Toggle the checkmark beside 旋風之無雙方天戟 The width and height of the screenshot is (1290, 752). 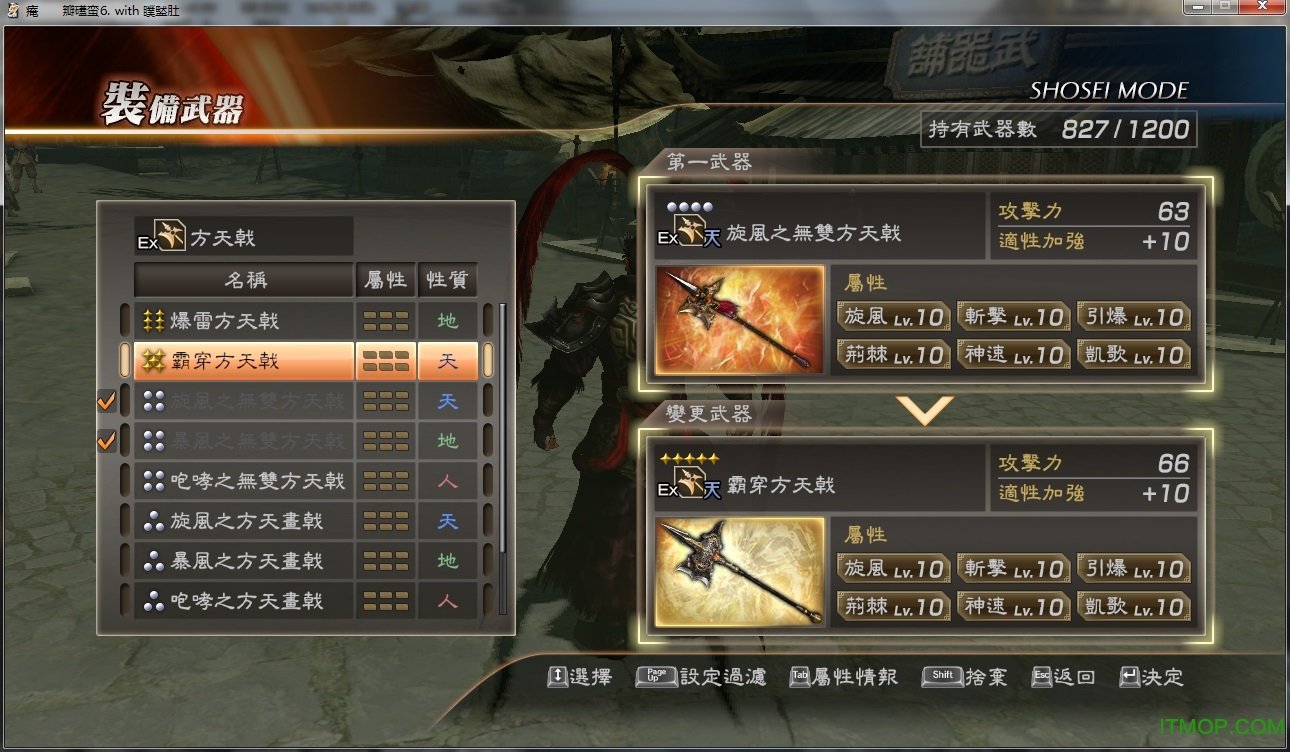(x=106, y=400)
